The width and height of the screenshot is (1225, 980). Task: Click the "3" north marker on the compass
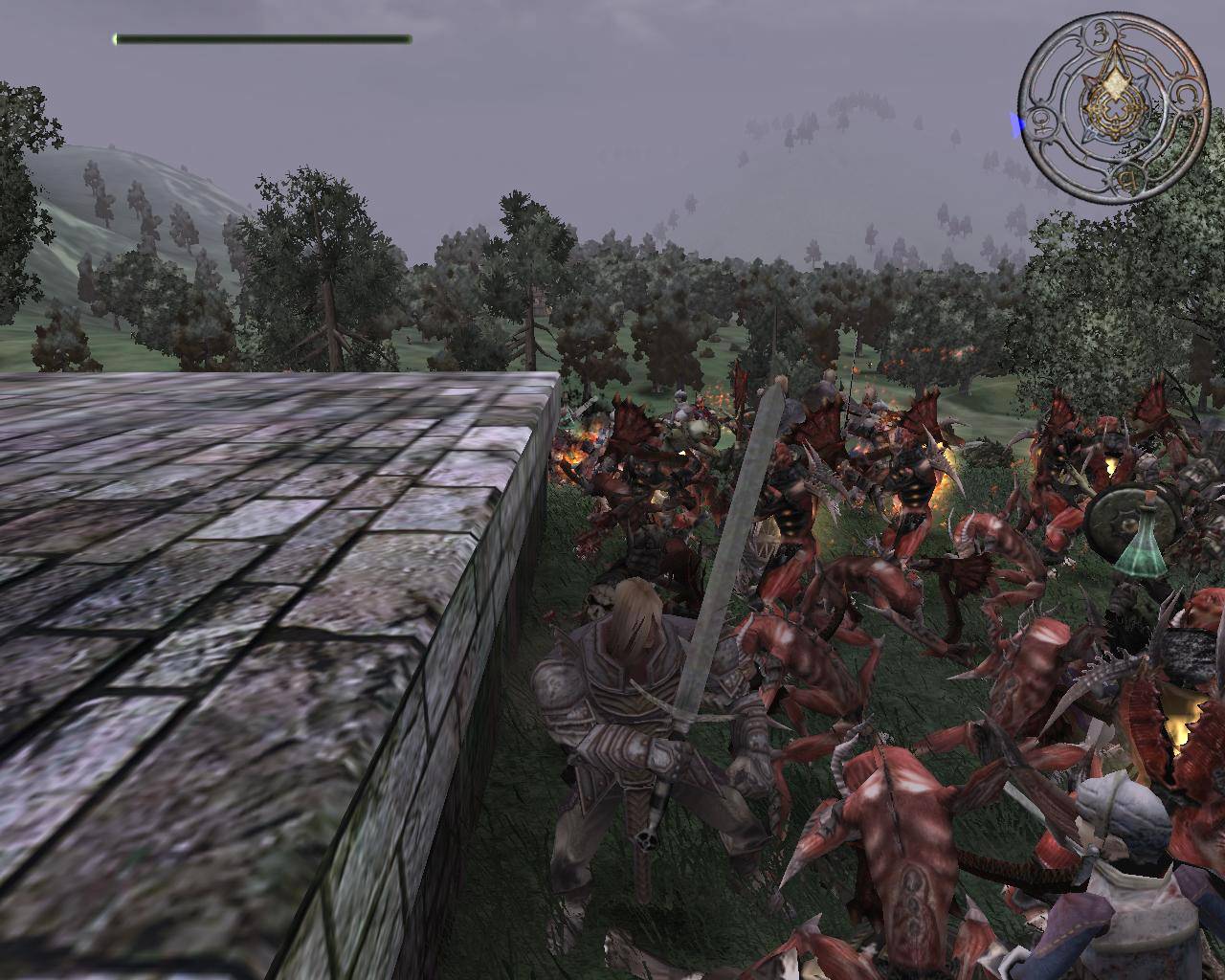pyautogui.click(x=1102, y=34)
